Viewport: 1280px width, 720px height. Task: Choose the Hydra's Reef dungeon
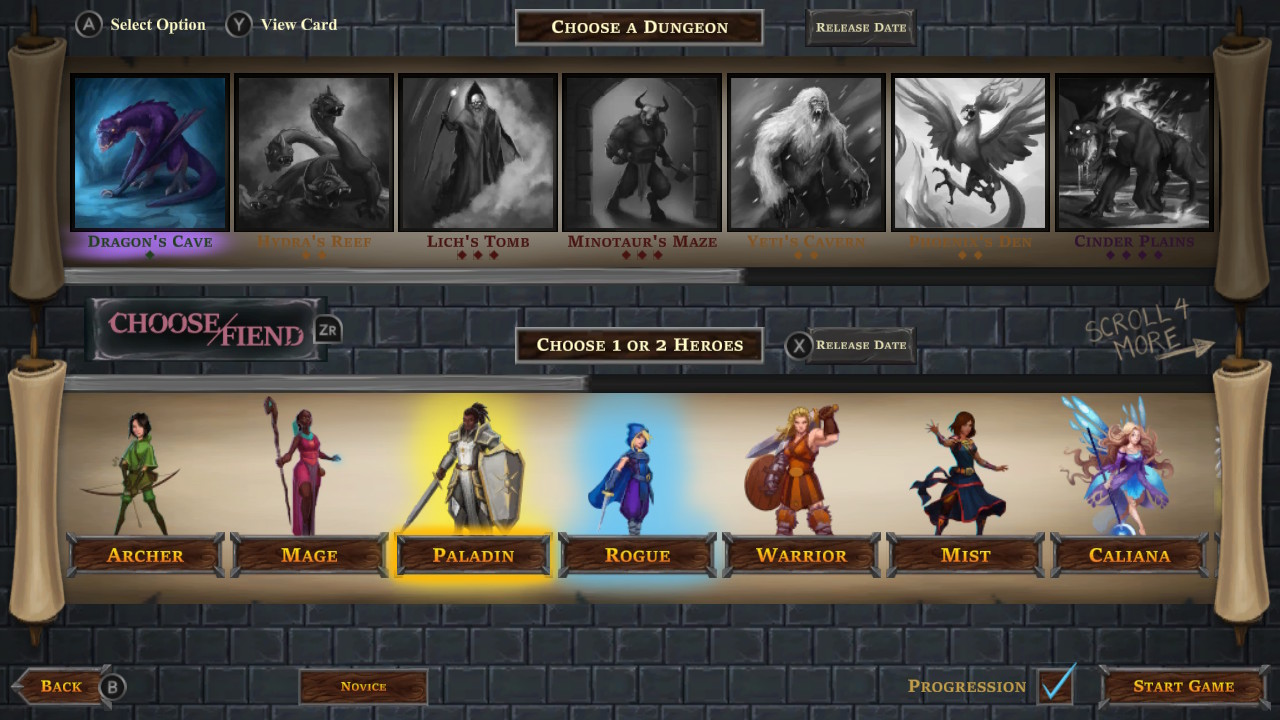point(313,151)
